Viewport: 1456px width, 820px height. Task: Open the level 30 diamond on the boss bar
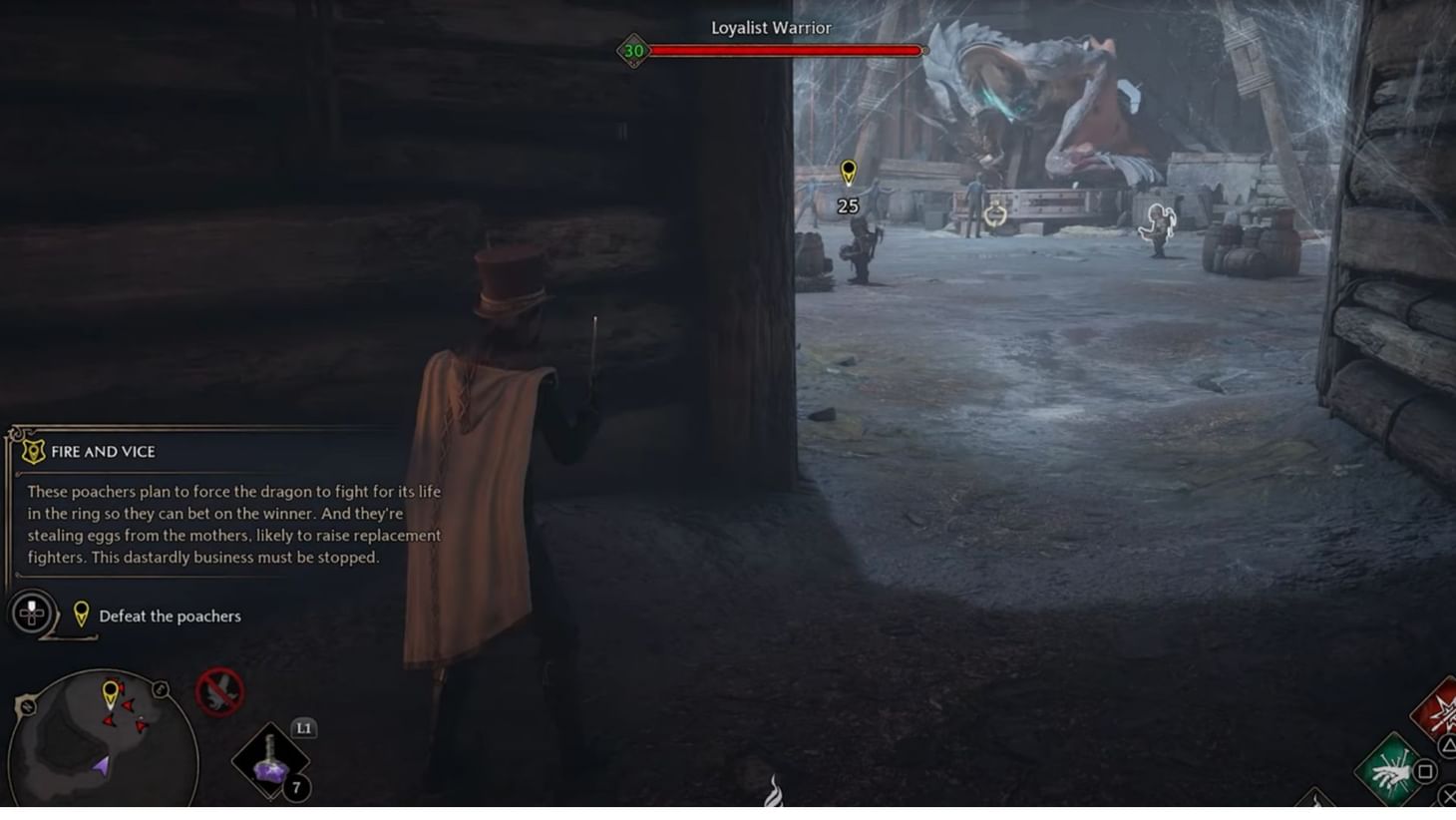pyautogui.click(x=632, y=49)
